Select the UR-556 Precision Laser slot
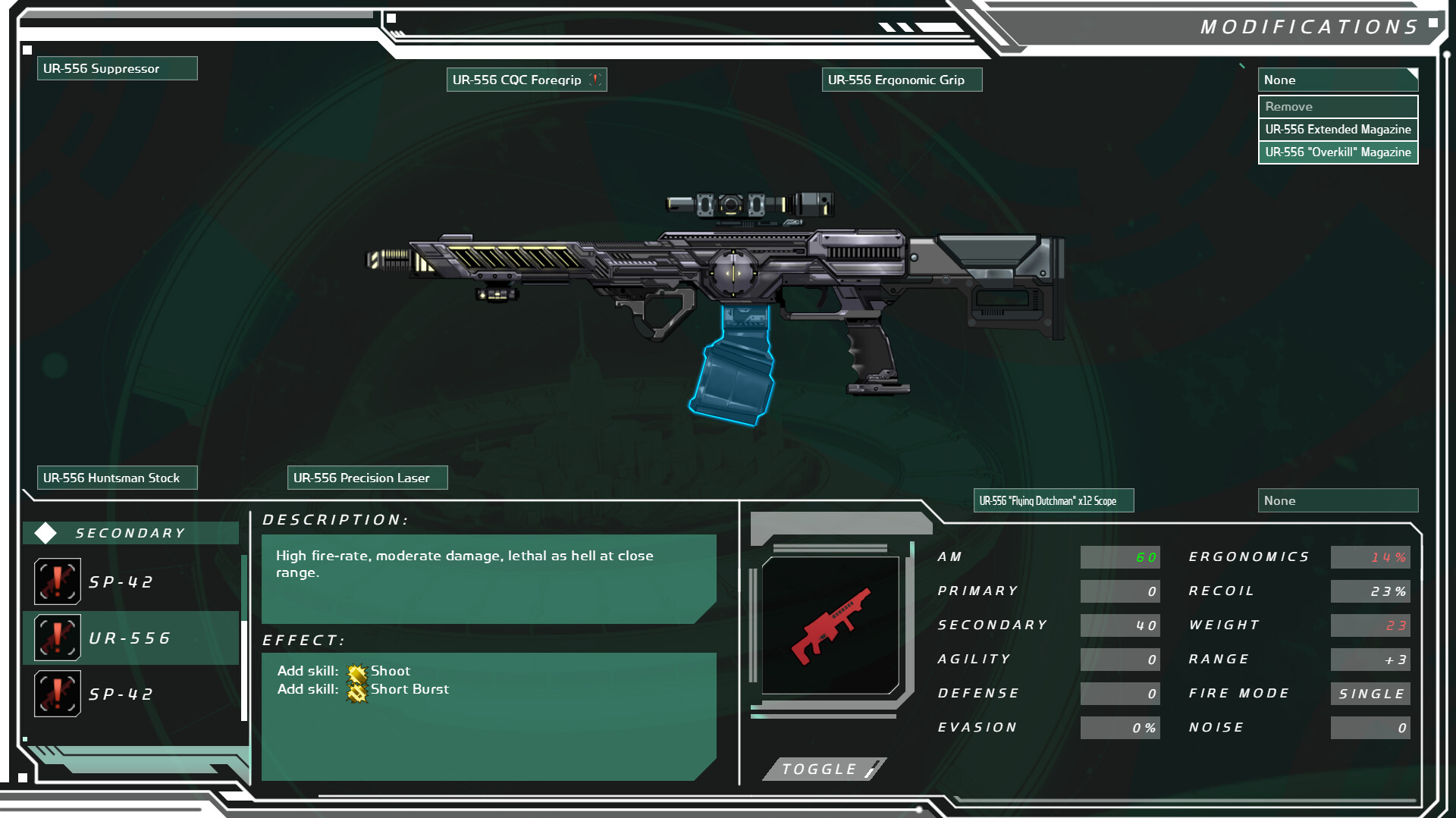The height and width of the screenshot is (818, 1456). (367, 478)
